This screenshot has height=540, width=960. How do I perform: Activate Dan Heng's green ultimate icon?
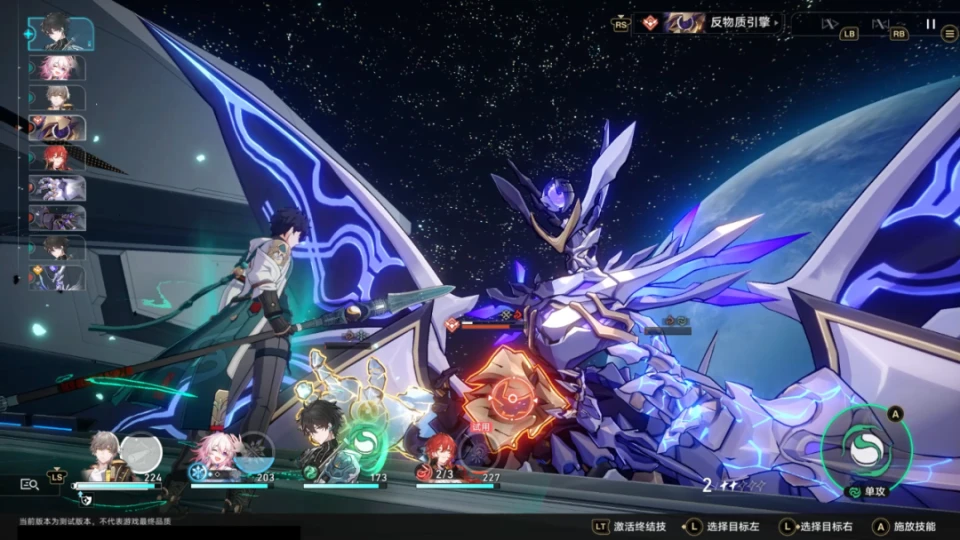click(367, 449)
